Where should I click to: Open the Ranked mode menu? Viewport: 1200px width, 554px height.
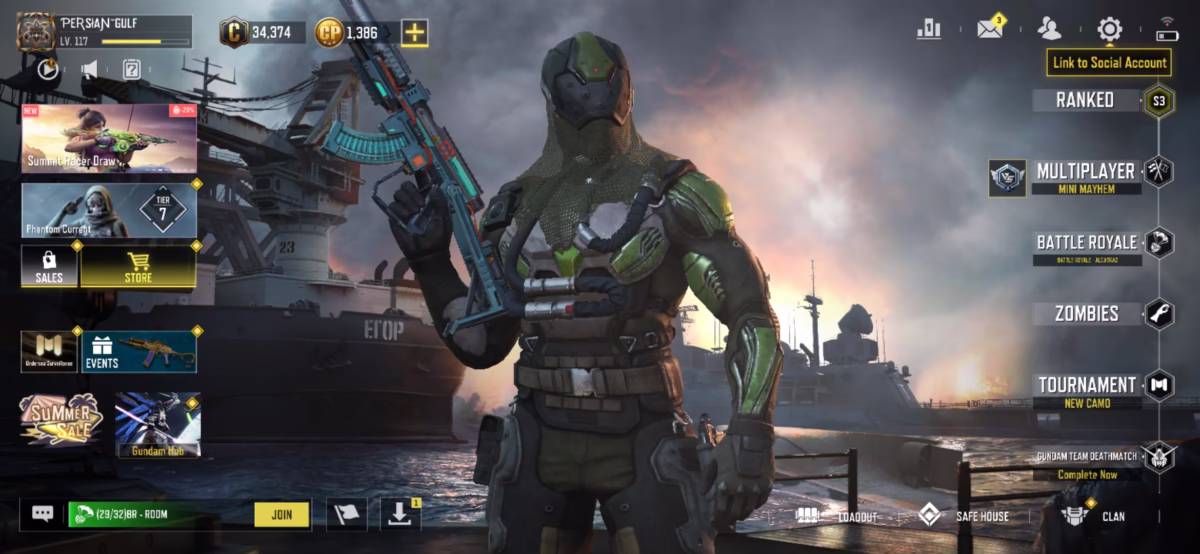tap(1085, 100)
